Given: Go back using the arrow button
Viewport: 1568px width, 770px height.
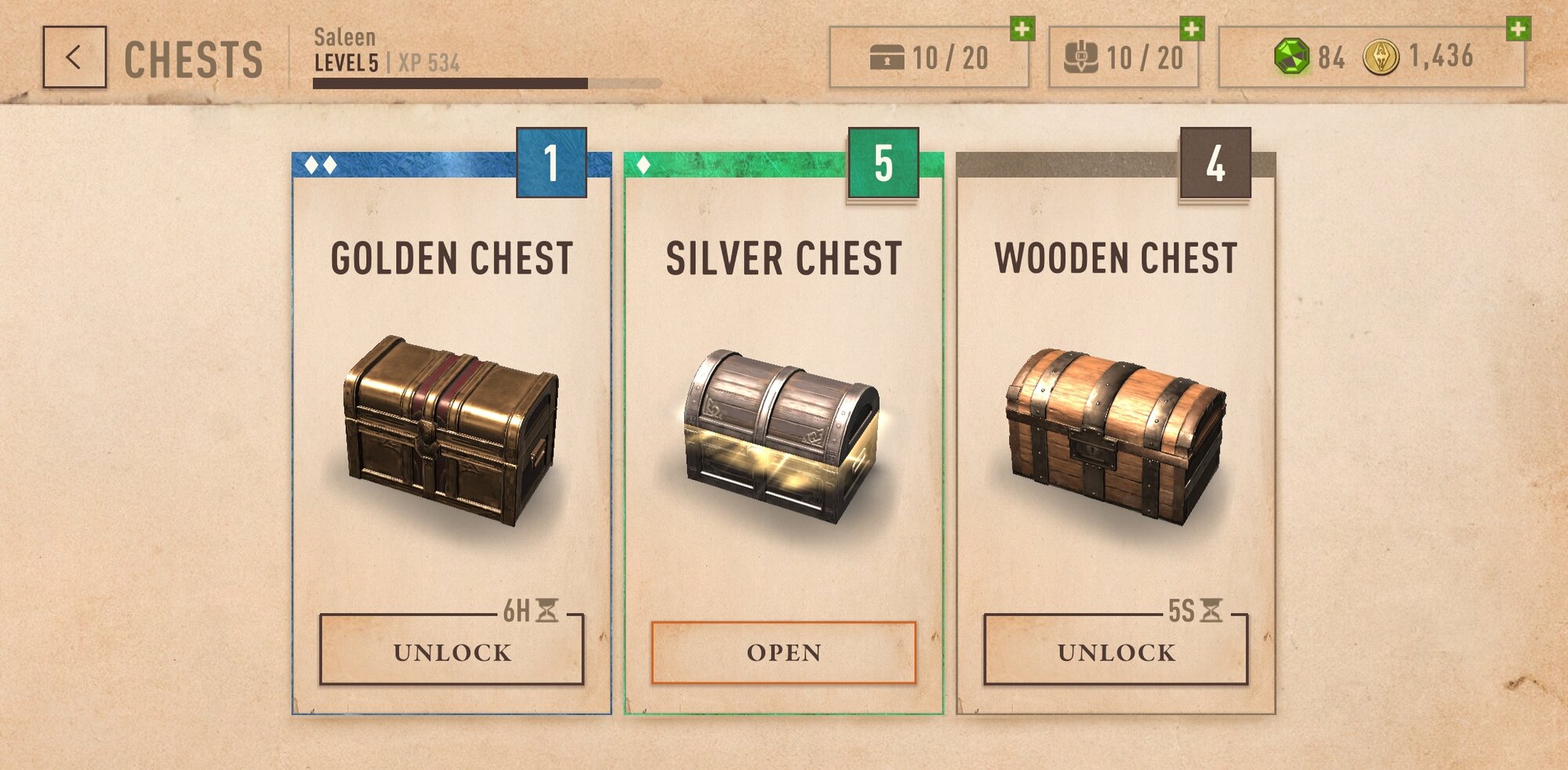Looking at the screenshot, I should click(74, 57).
